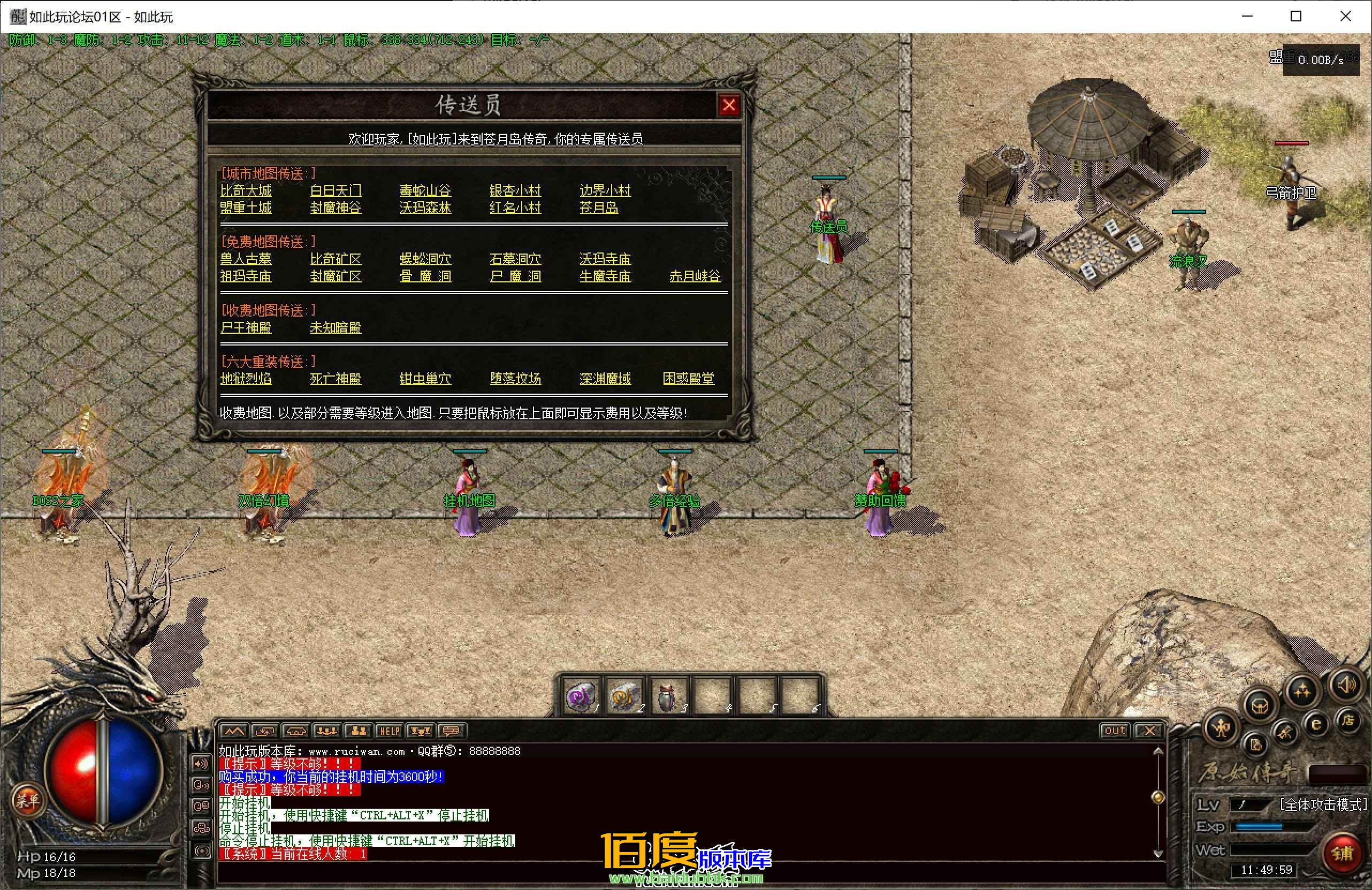This screenshot has width=1372, height=890.
Task: Maximize the game window
Action: click(x=1296, y=16)
